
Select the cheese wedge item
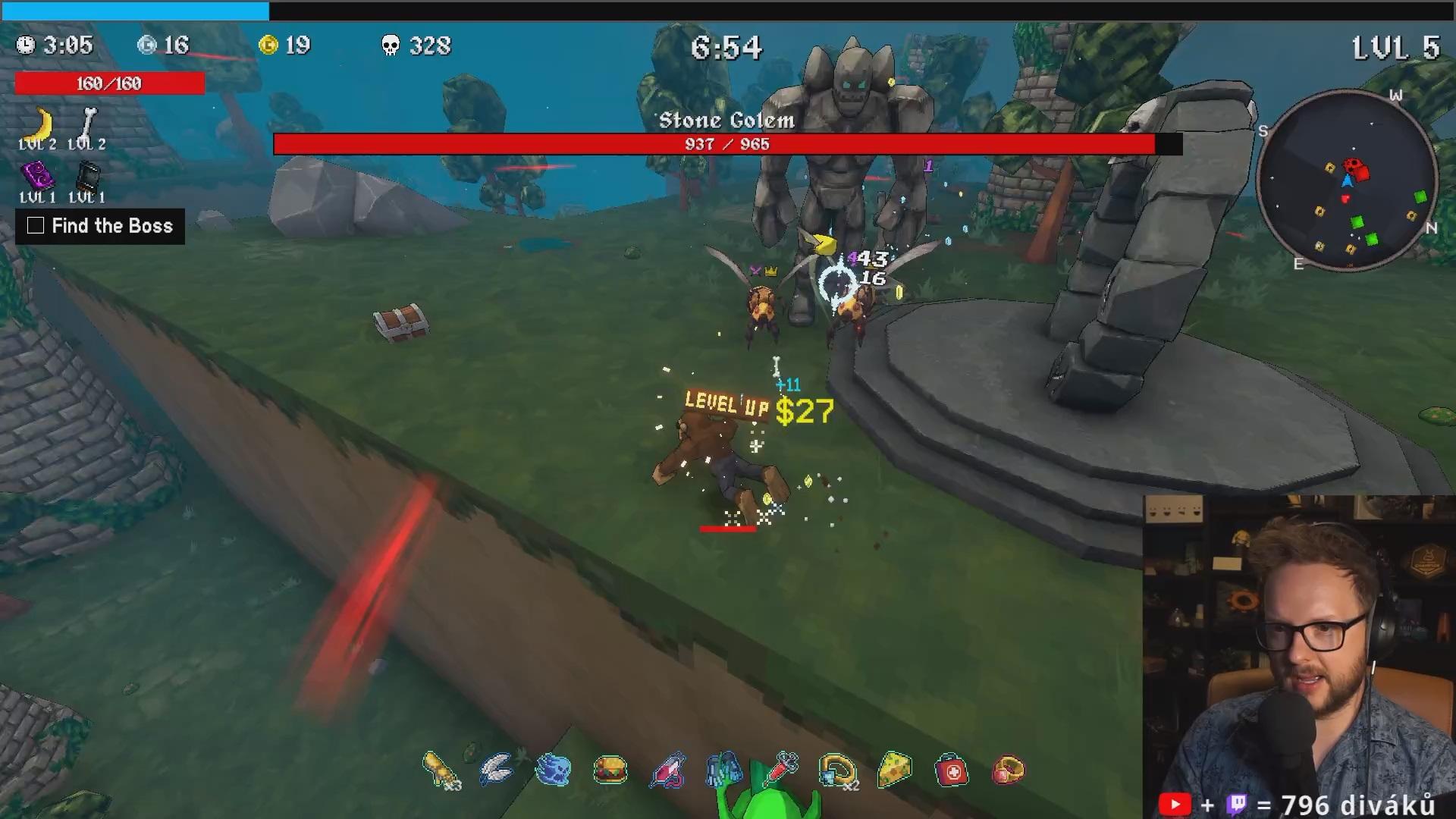point(895,769)
